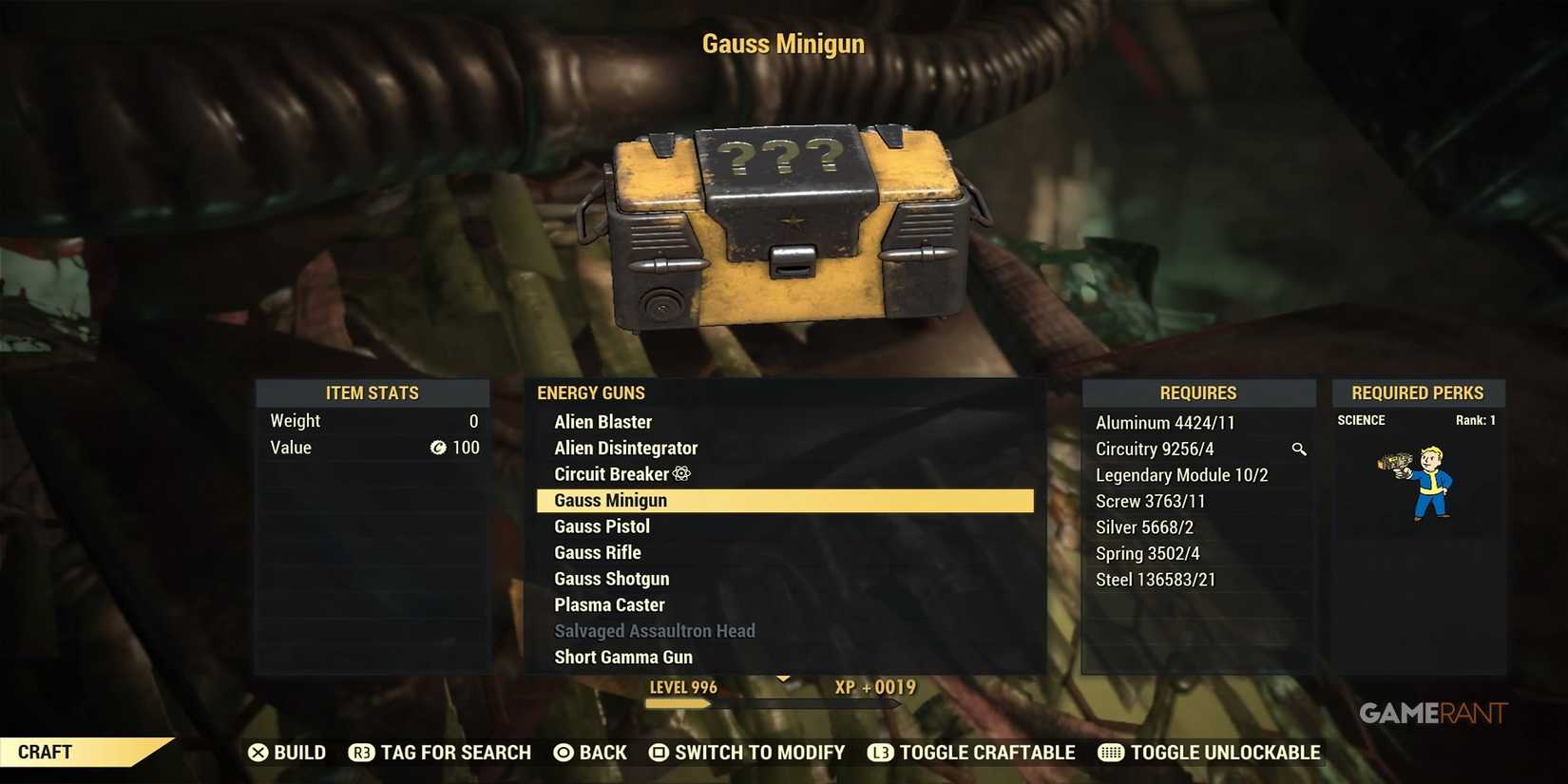Click the bottle cap icon beside Value
The height and width of the screenshot is (784, 1568).
437,448
